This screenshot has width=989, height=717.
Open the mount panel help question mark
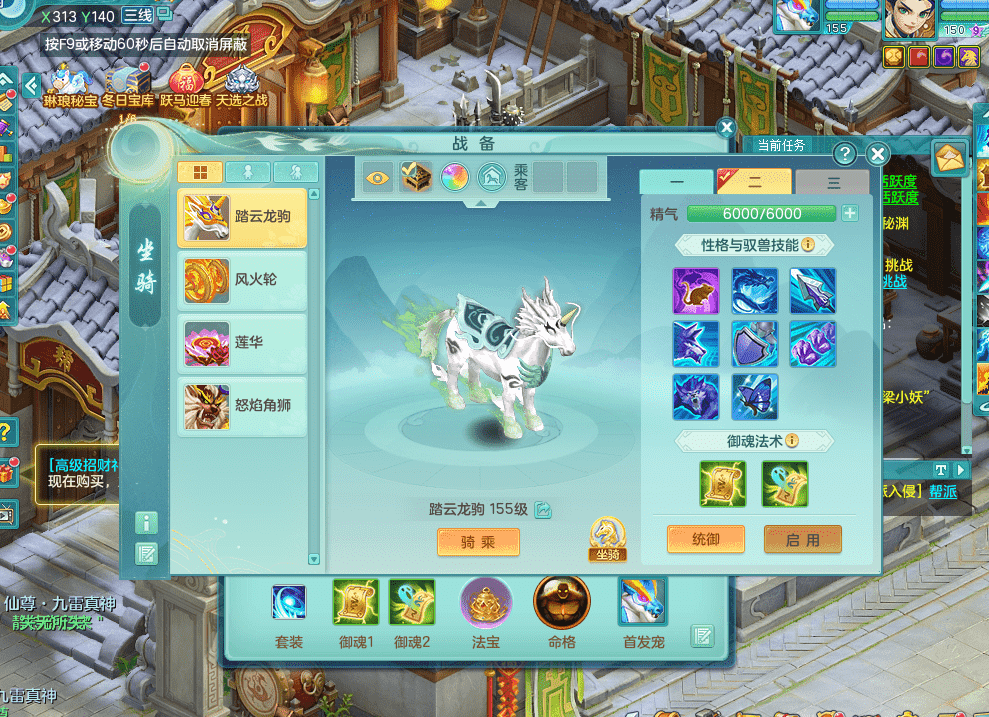pyautogui.click(x=845, y=154)
